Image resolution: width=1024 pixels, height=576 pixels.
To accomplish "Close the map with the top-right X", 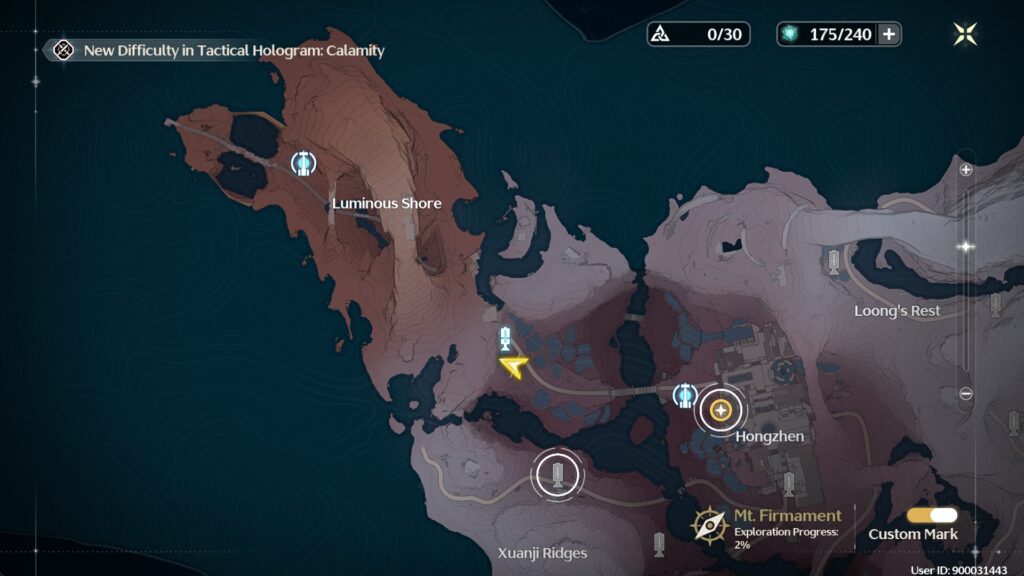I will point(965,34).
